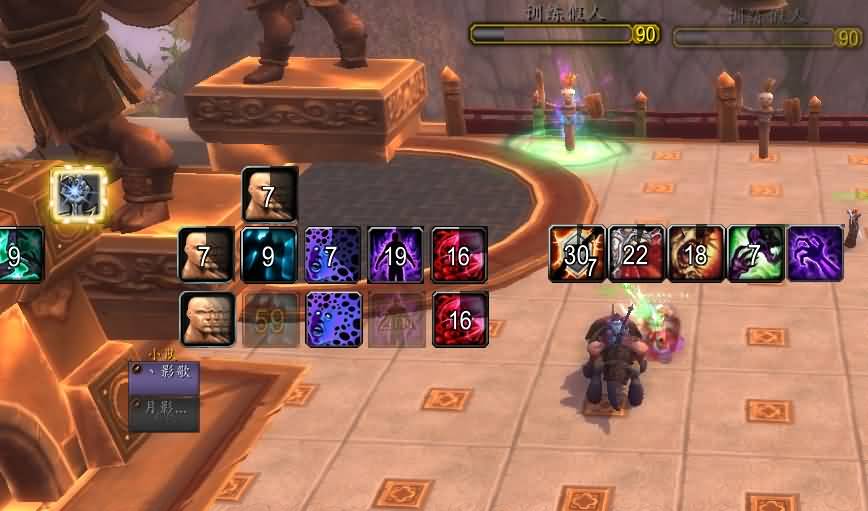
Task: Click the purple spotted face icon showing 7
Action: [x=332, y=255]
